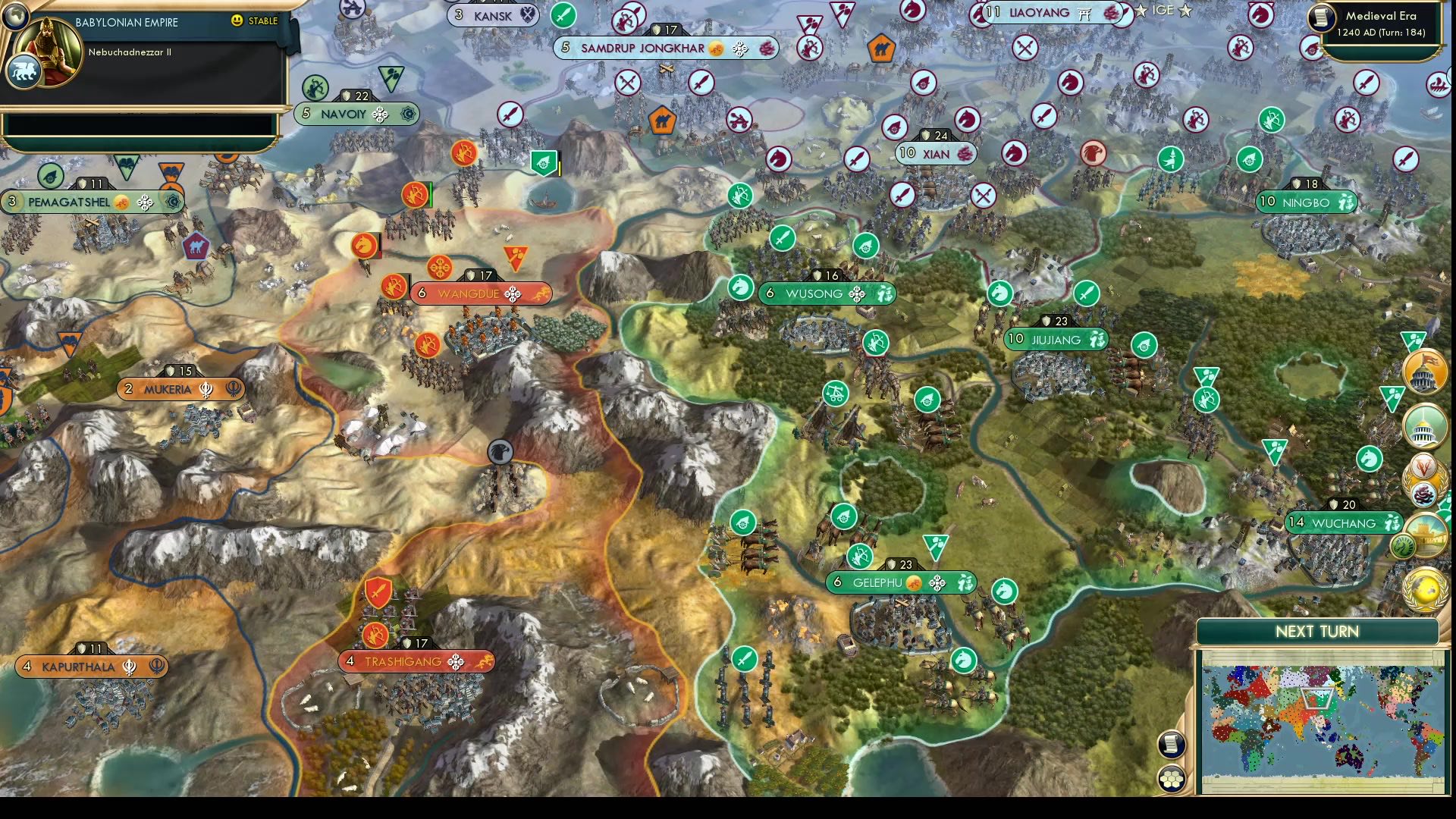Screen dimensions: 1456x819
Task: Open the Jiujiang city banner
Action: pos(1054,339)
